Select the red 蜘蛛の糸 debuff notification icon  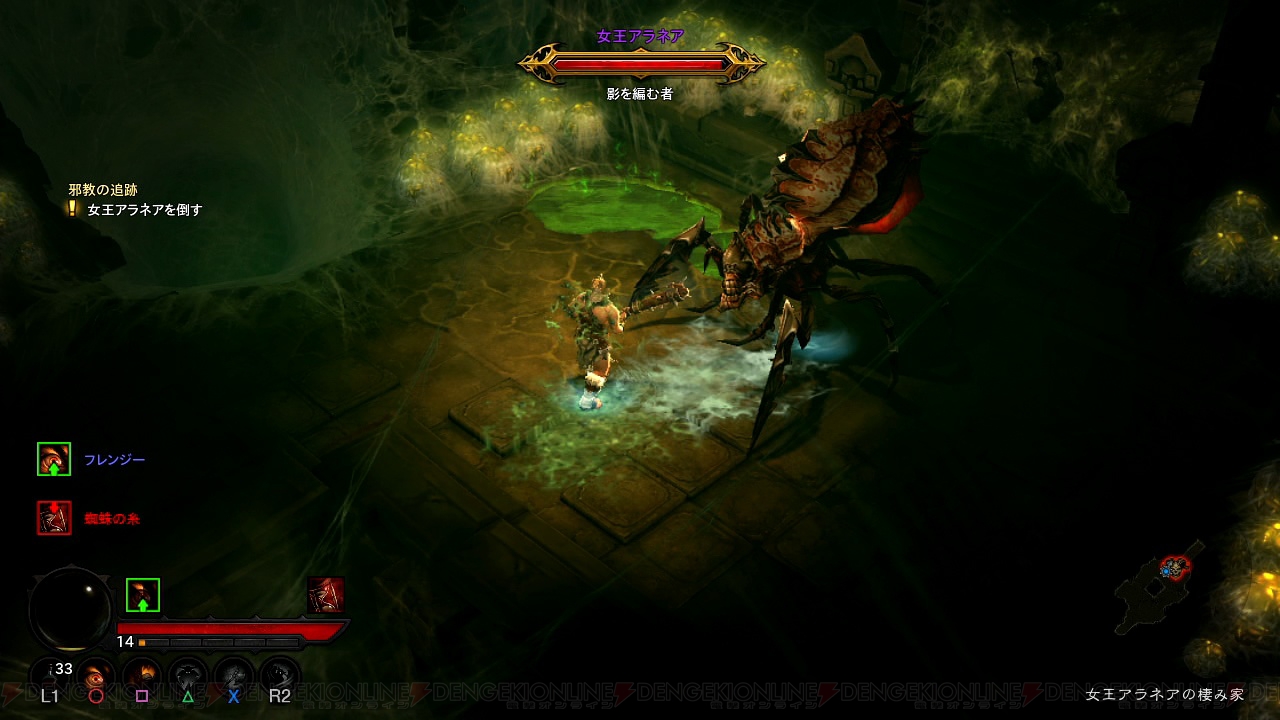54,518
